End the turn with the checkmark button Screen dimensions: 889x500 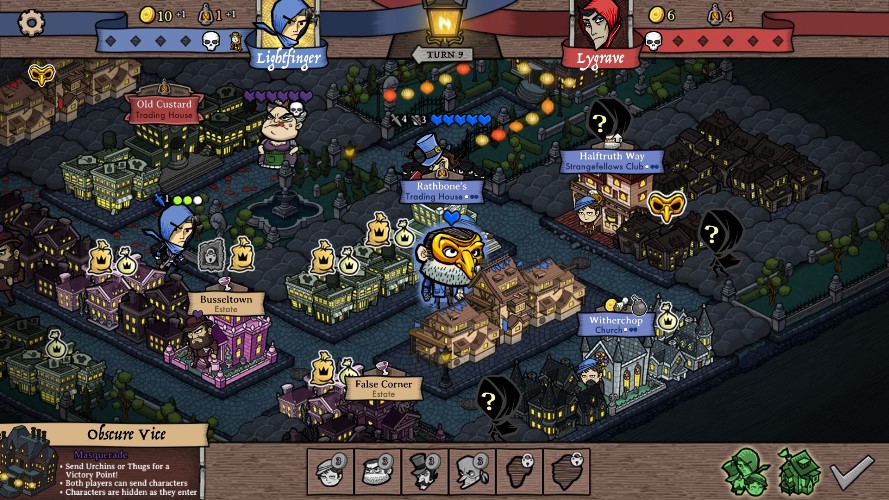[x=852, y=470]
